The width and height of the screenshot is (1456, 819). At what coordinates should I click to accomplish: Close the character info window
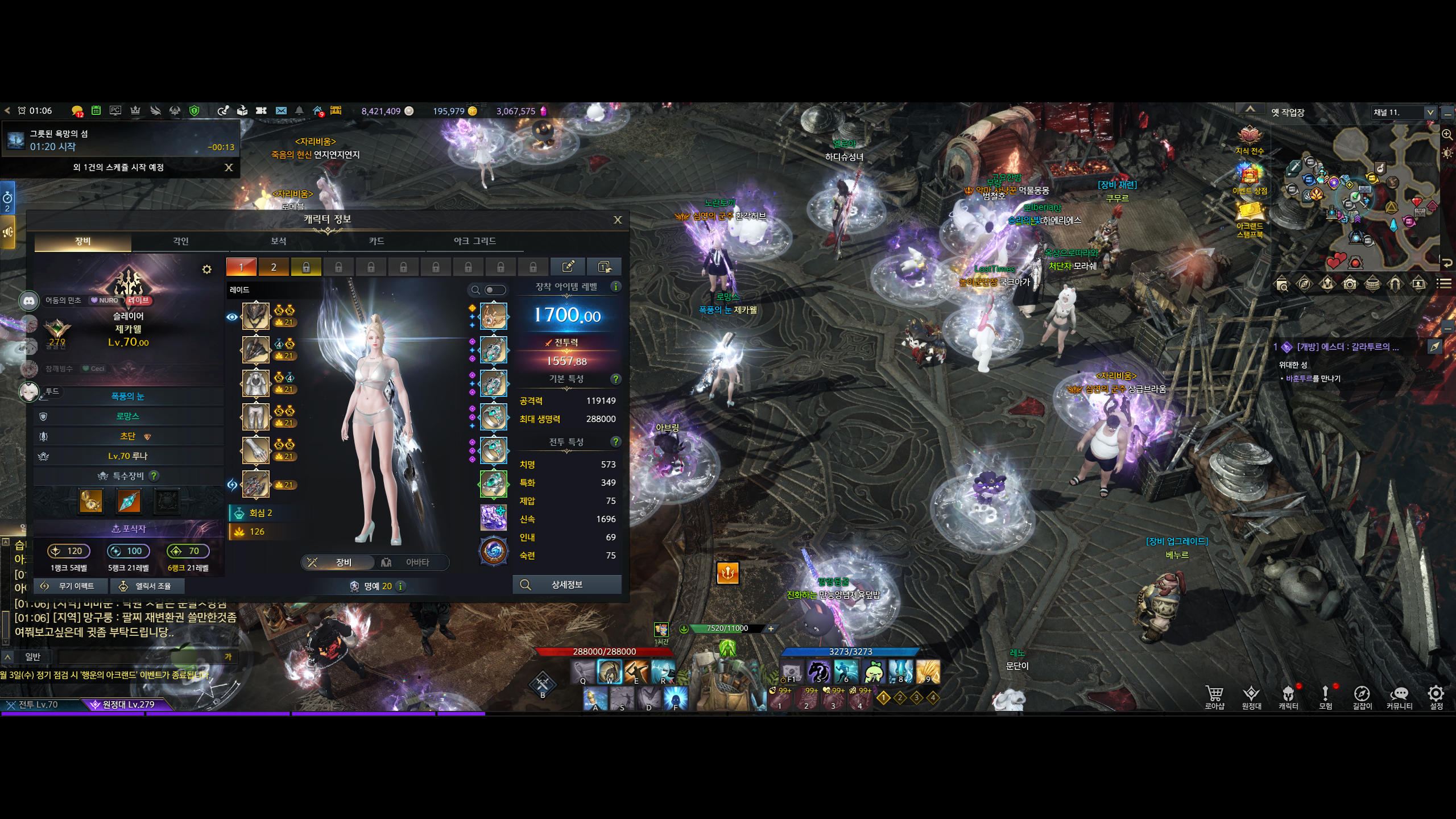click(x=618, y=220)
